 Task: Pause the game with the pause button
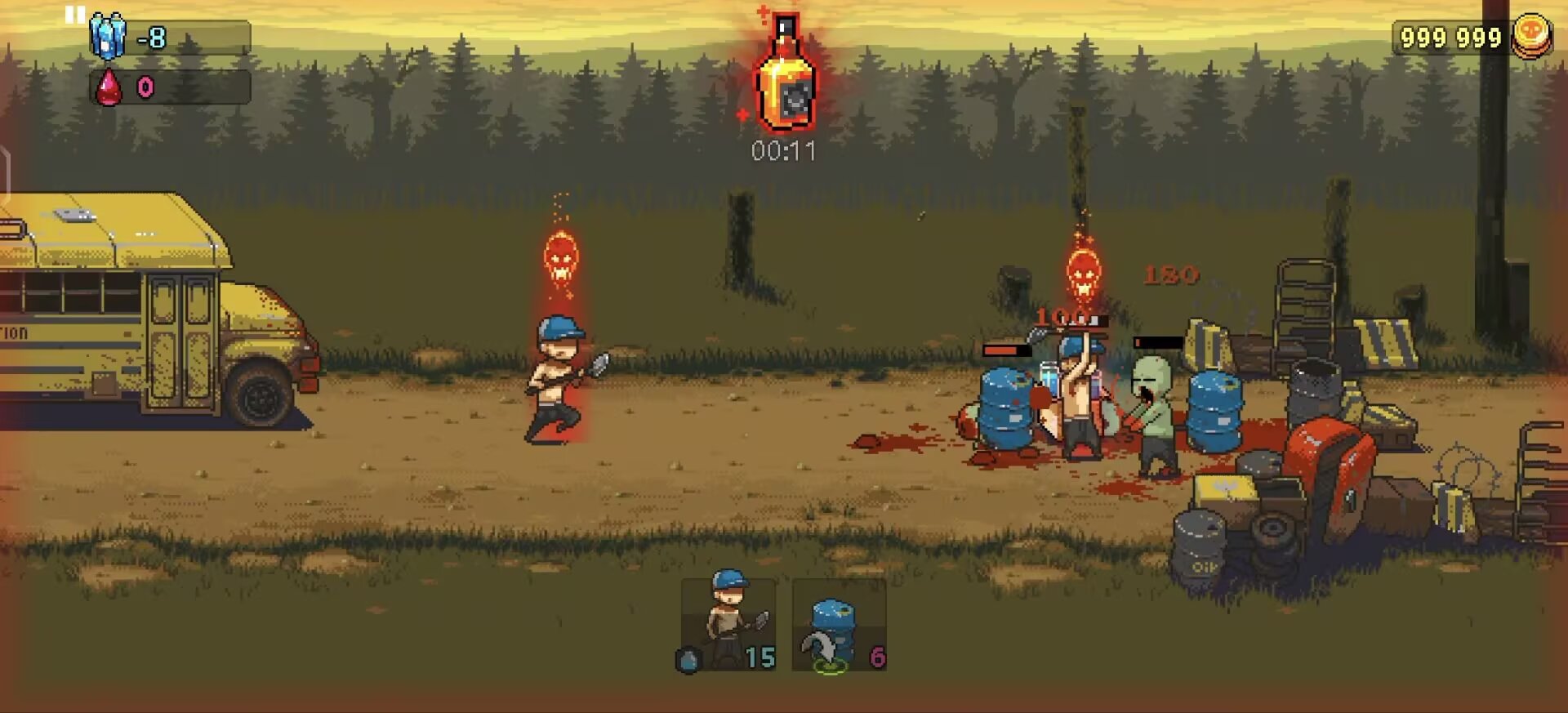pos(75,15)
